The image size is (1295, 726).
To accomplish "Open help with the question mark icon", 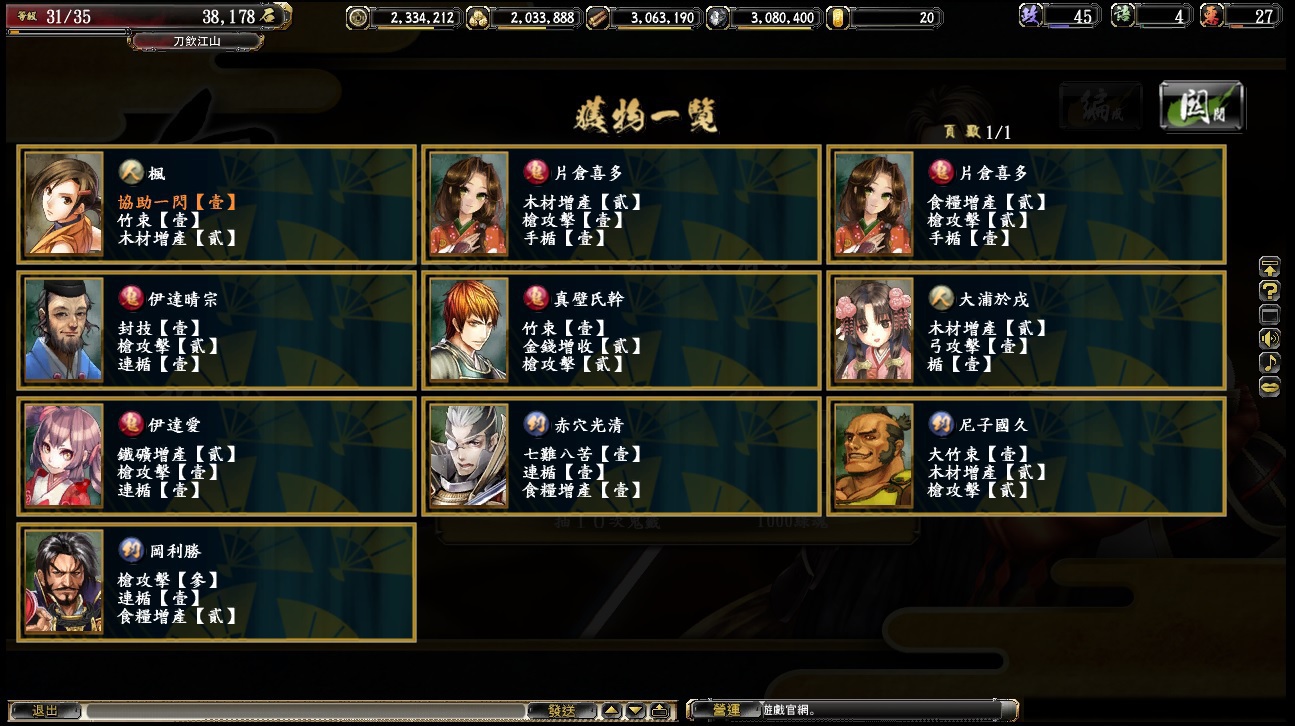I will pyautogui.click(x=1269, y=291).
